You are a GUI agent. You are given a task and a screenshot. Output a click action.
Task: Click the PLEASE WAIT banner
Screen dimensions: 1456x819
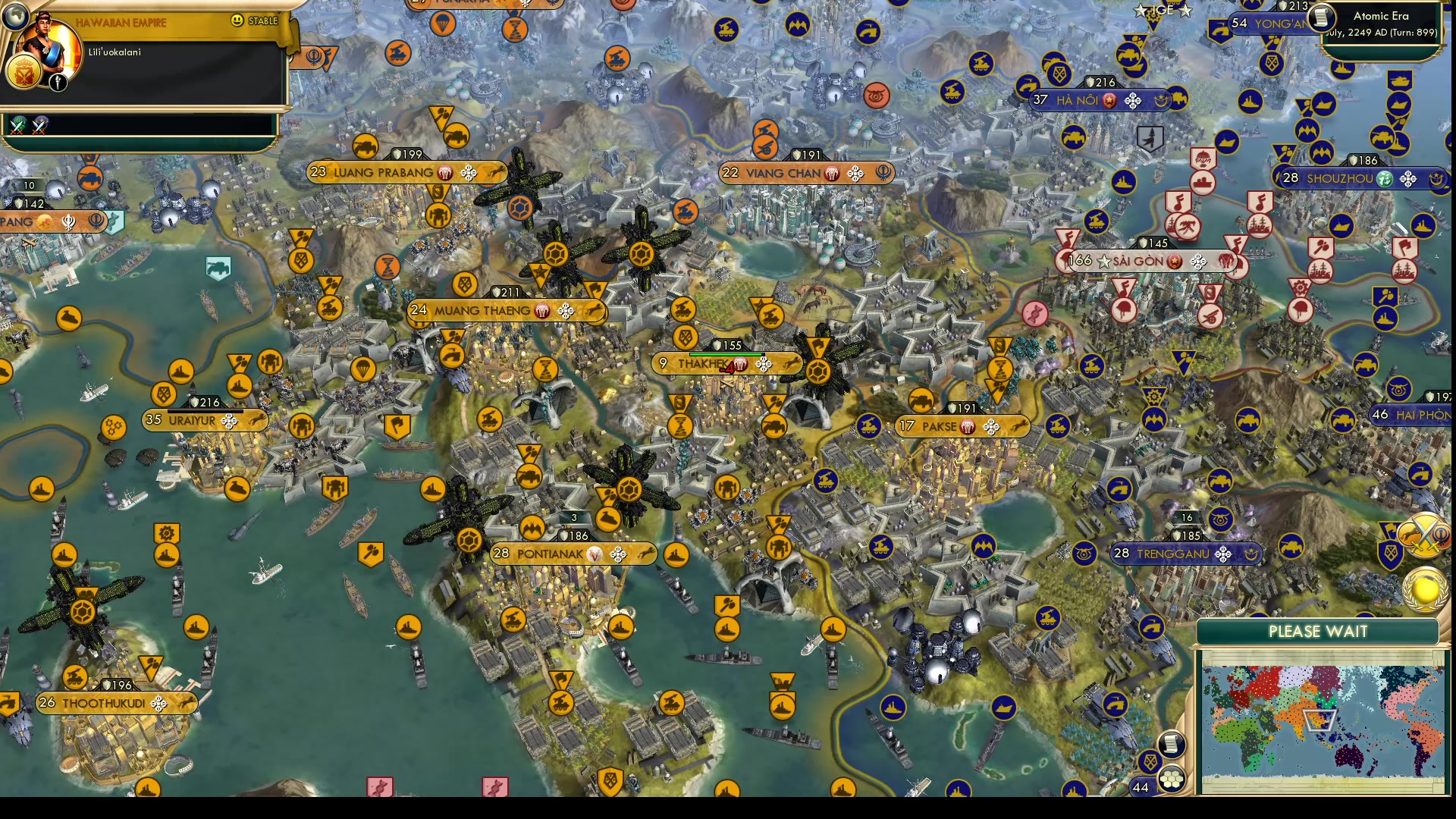point(1317,631)
